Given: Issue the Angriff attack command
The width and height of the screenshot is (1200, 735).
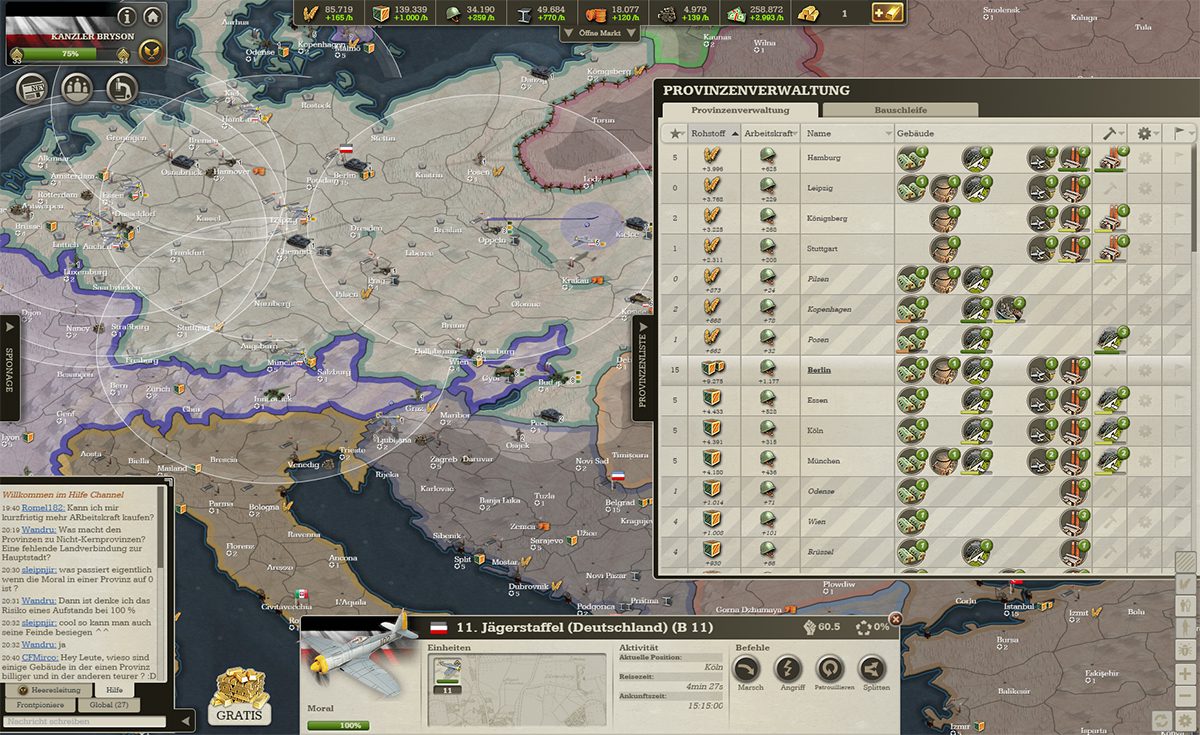Looking at the screenshot, I should pos(789,669).
